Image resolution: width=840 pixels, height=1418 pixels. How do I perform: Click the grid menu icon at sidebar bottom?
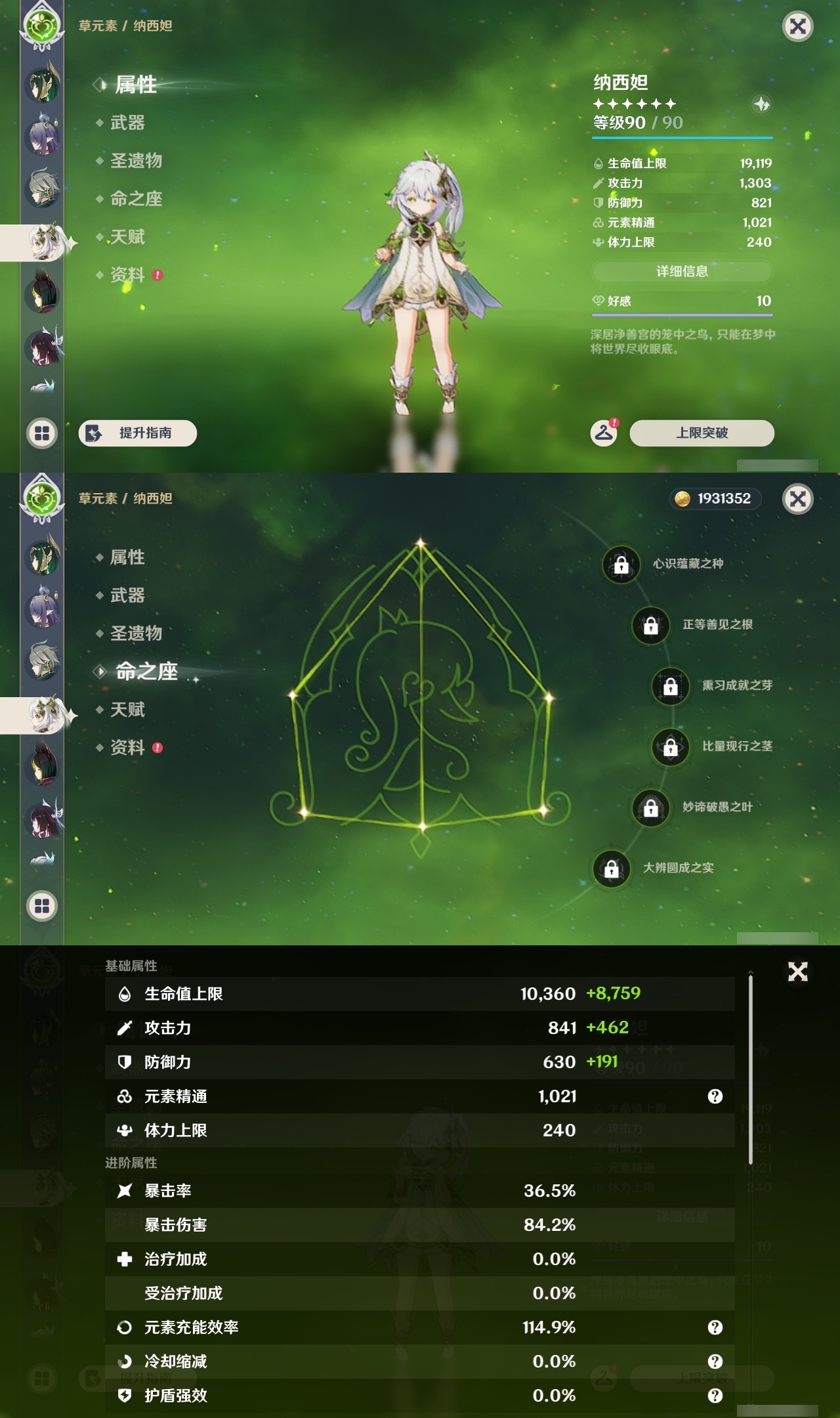click(x=42, y=433)
